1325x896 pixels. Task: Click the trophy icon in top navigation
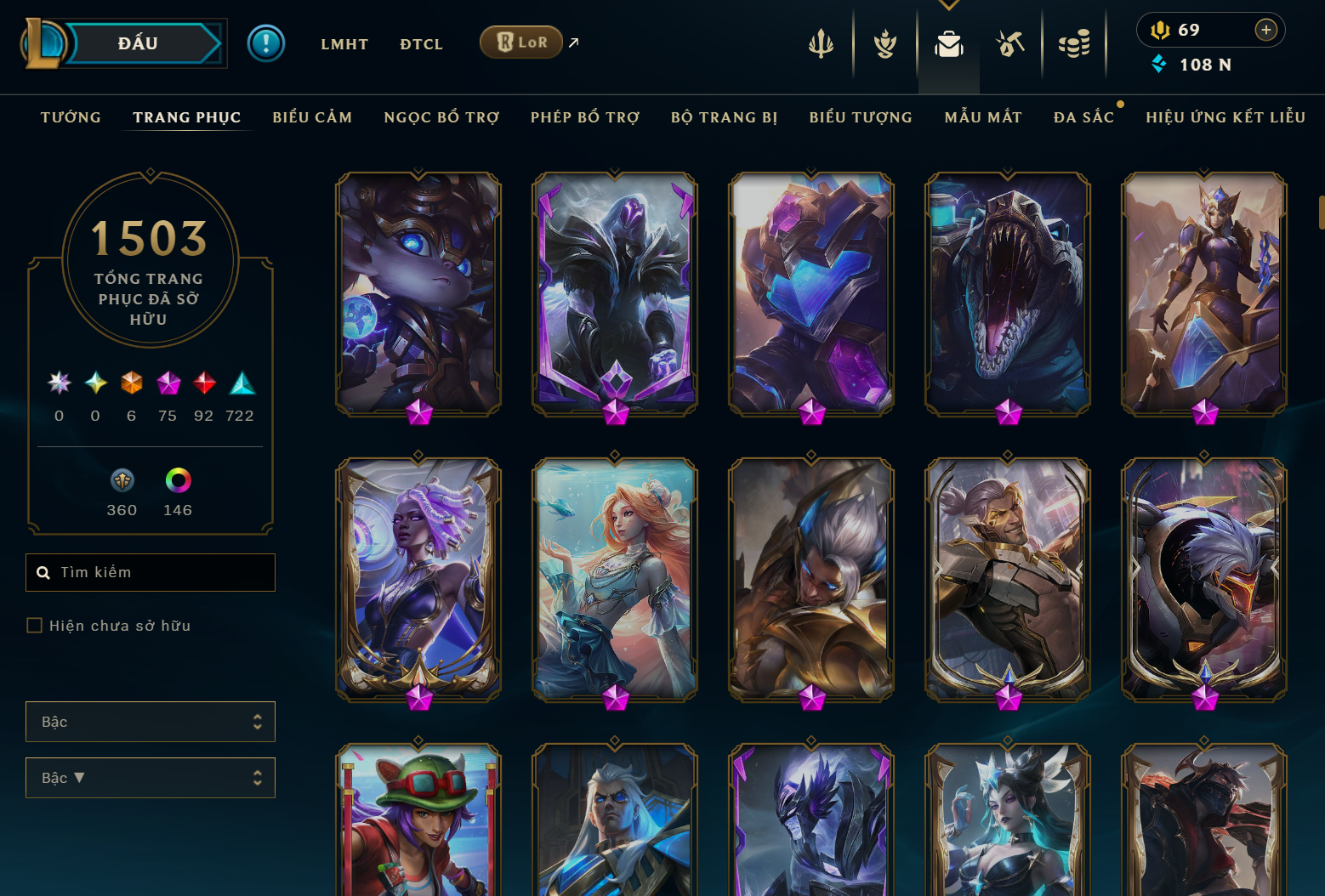pyautogui.click(x=884, y=44)
